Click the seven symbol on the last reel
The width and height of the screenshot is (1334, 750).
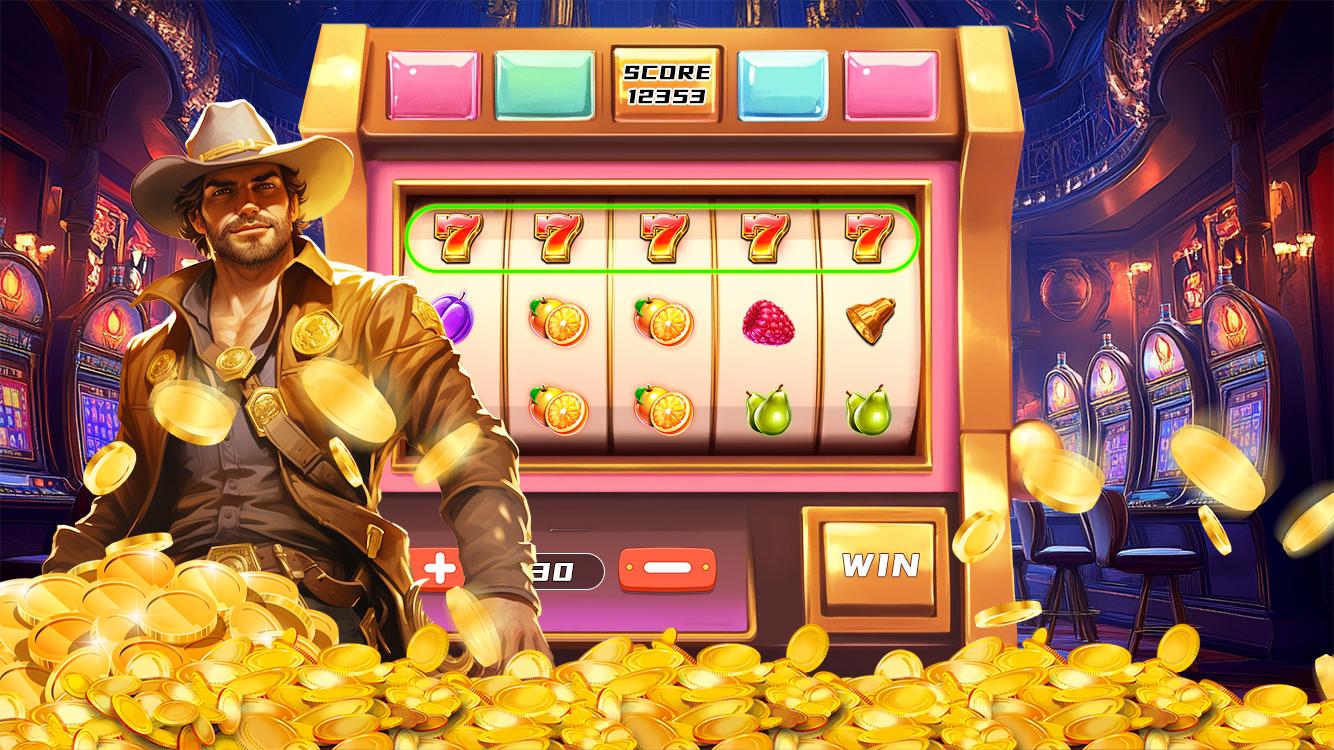point(869,237)
